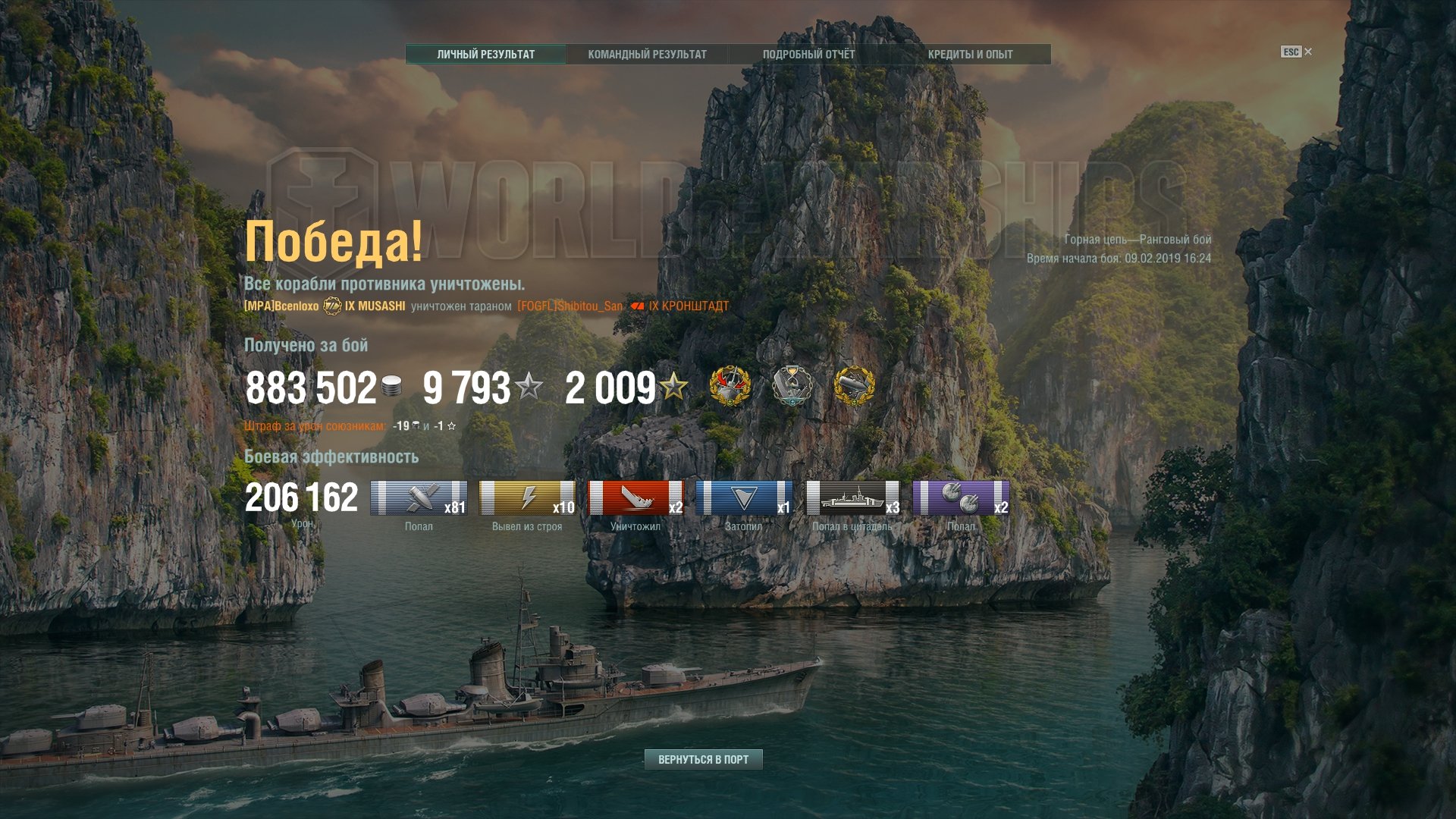1456x819 pixels.
Task: Choose the blue x1 Затопил ribbon
Action: (x=744, y=498)
